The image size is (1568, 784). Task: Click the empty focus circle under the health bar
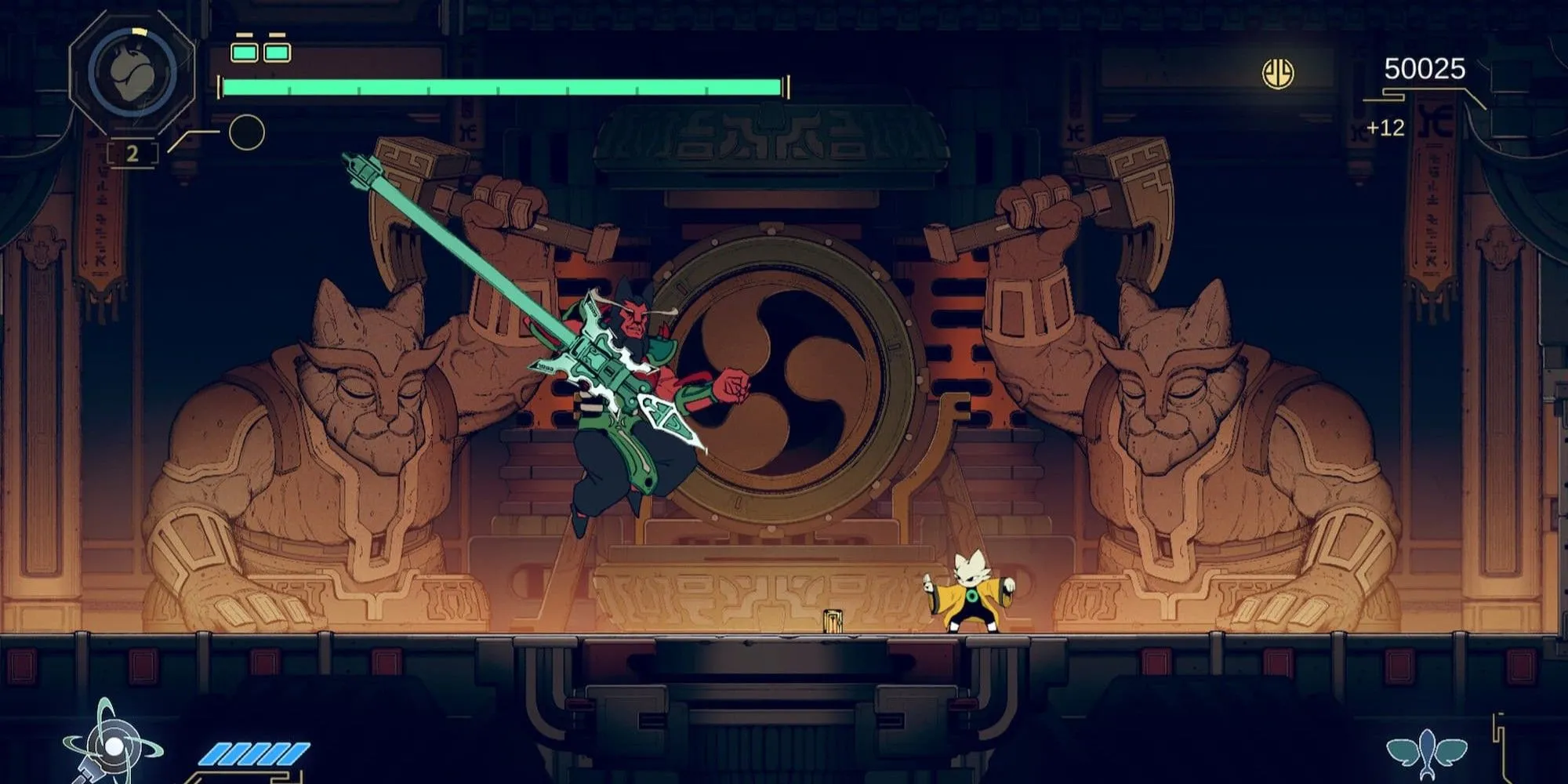(x=246, y=130)
